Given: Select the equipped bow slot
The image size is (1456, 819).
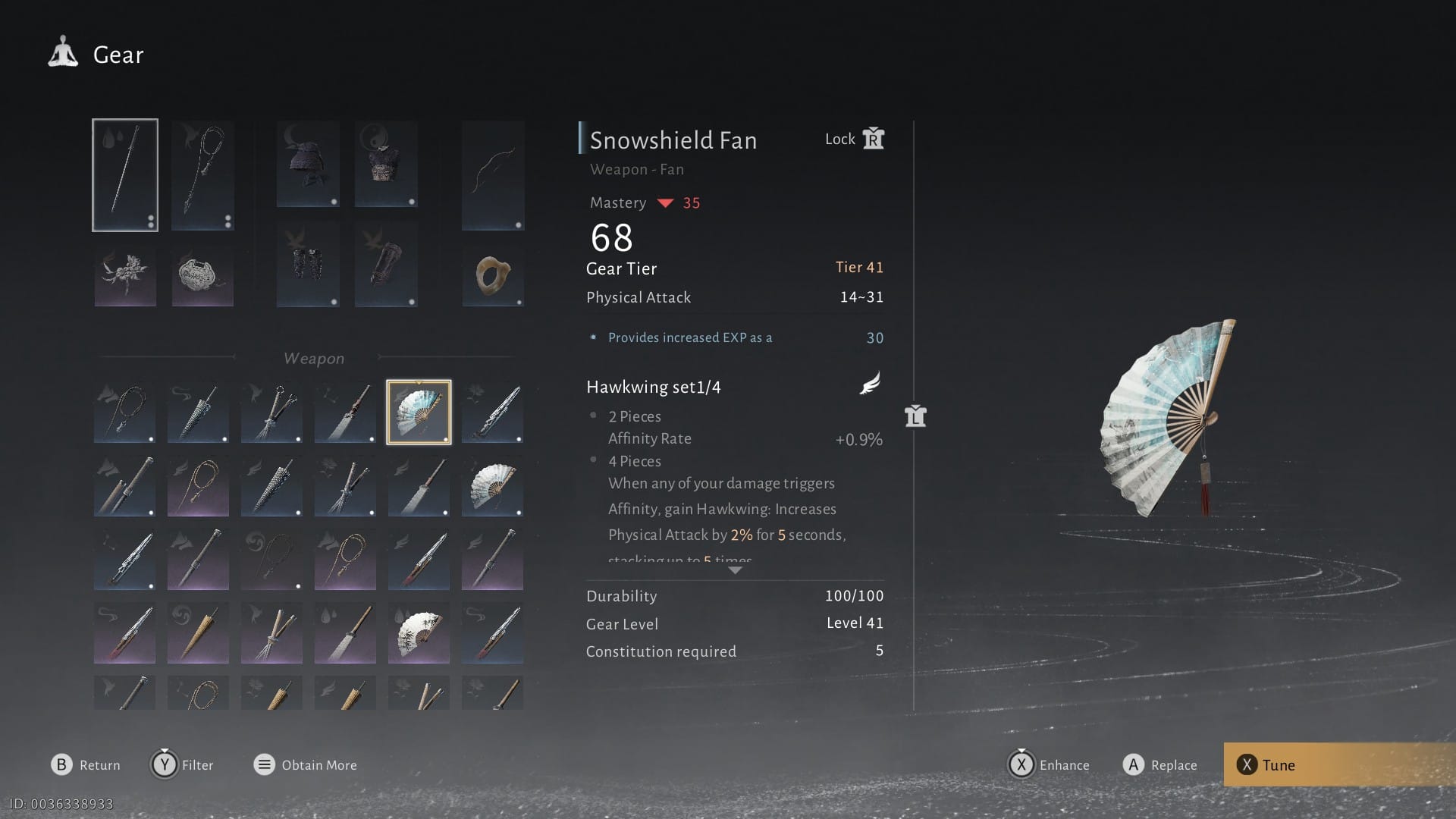Looking at the screenshot, I should 493,175.
